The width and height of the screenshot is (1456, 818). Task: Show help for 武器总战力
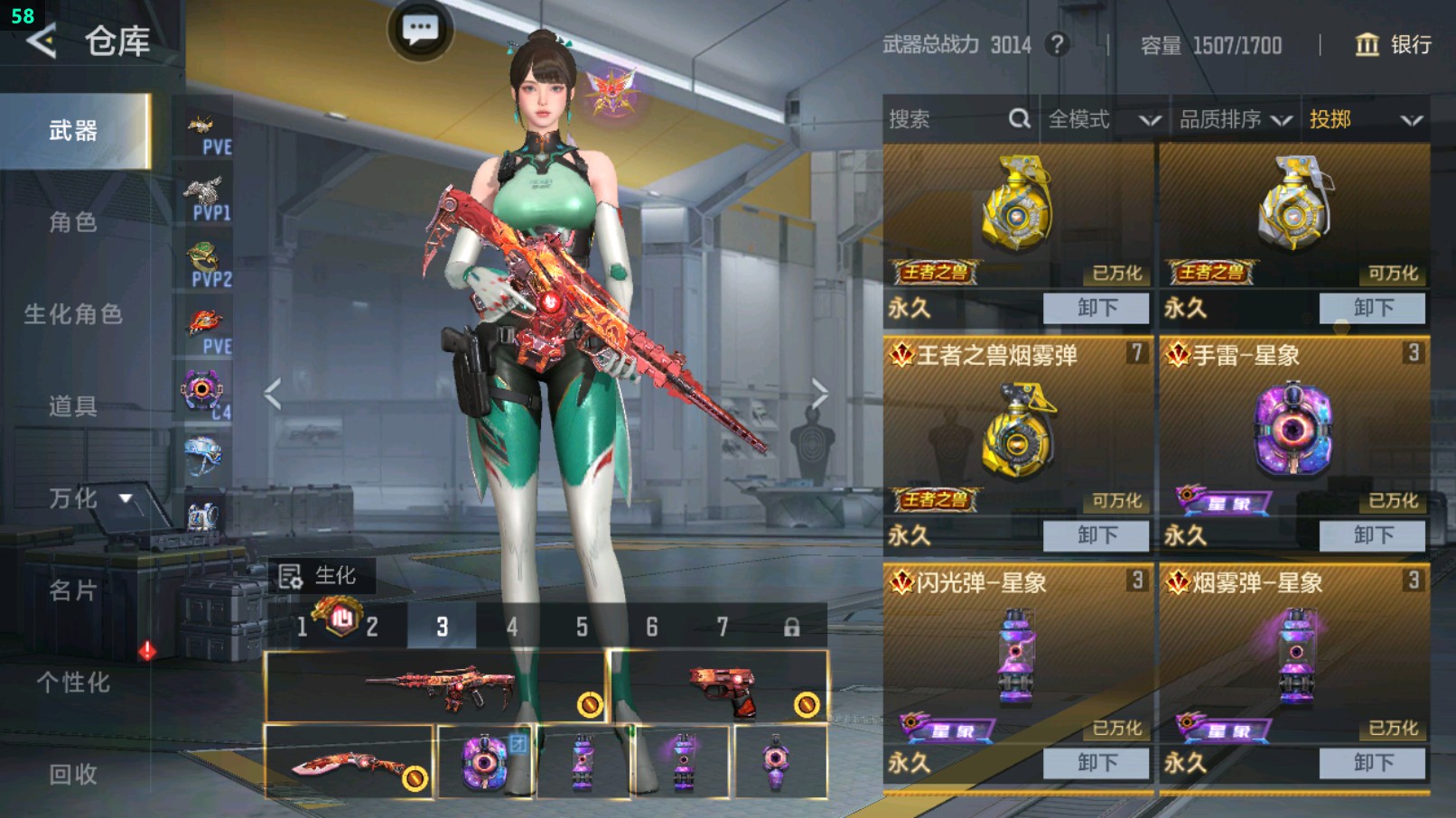[x=1056, y=44]
